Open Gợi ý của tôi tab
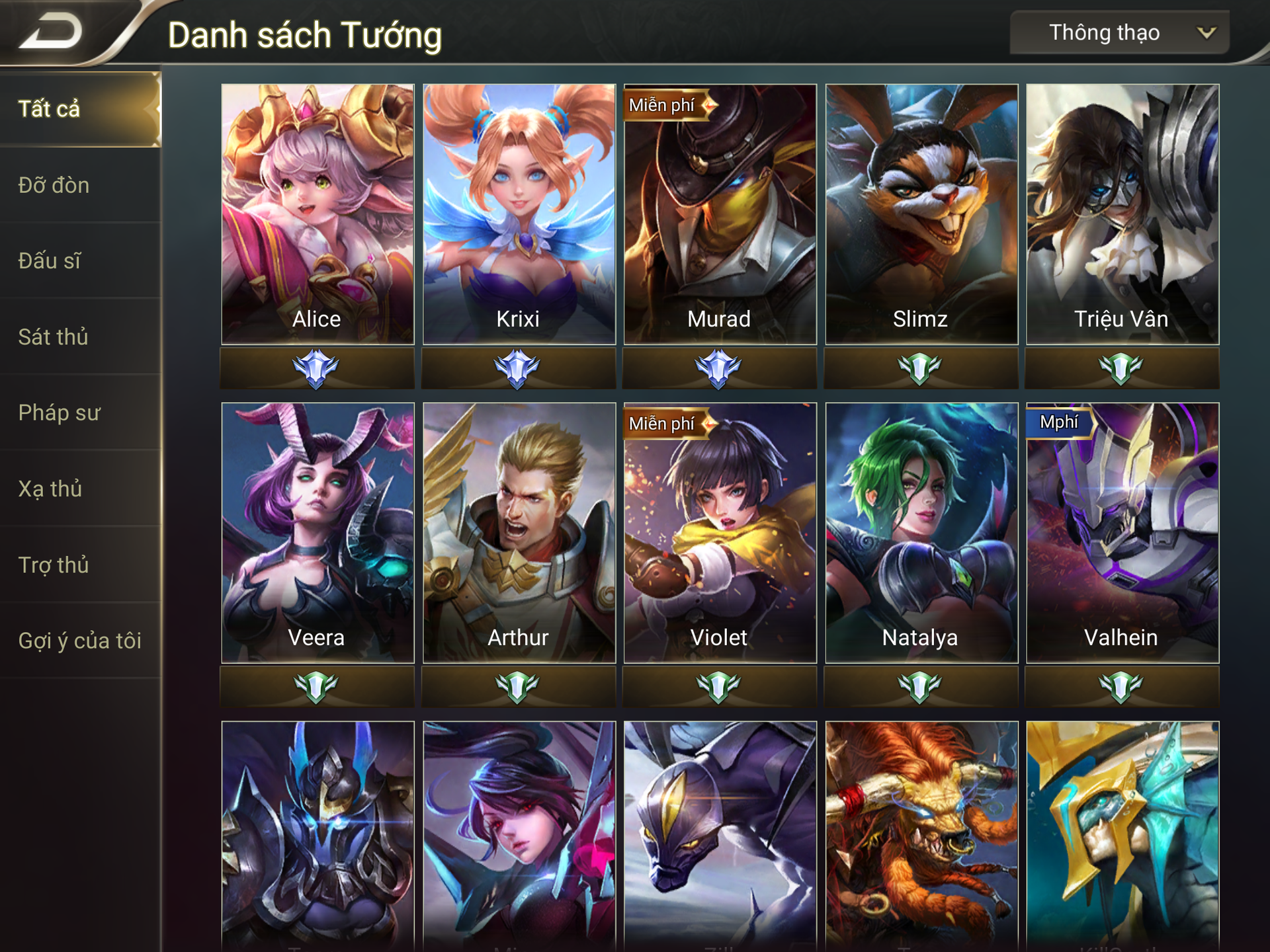 point(79,641)
